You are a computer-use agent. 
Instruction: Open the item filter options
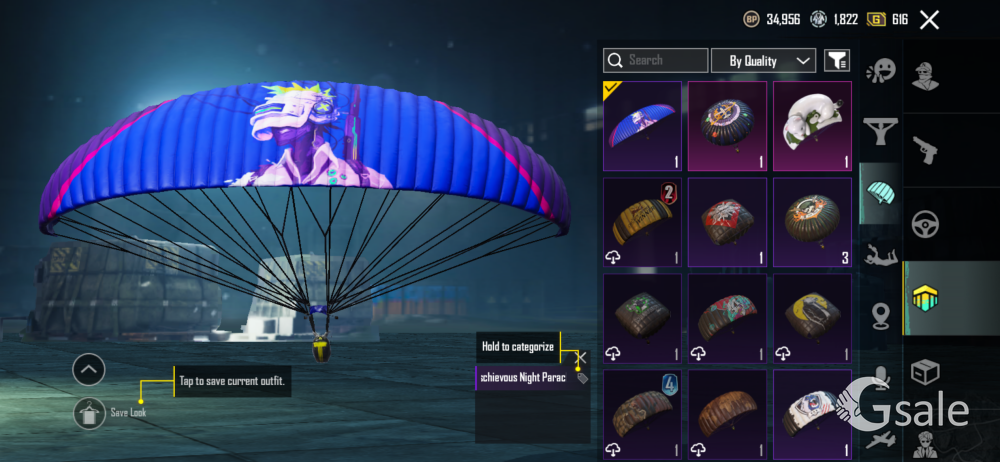pos(836,61)
